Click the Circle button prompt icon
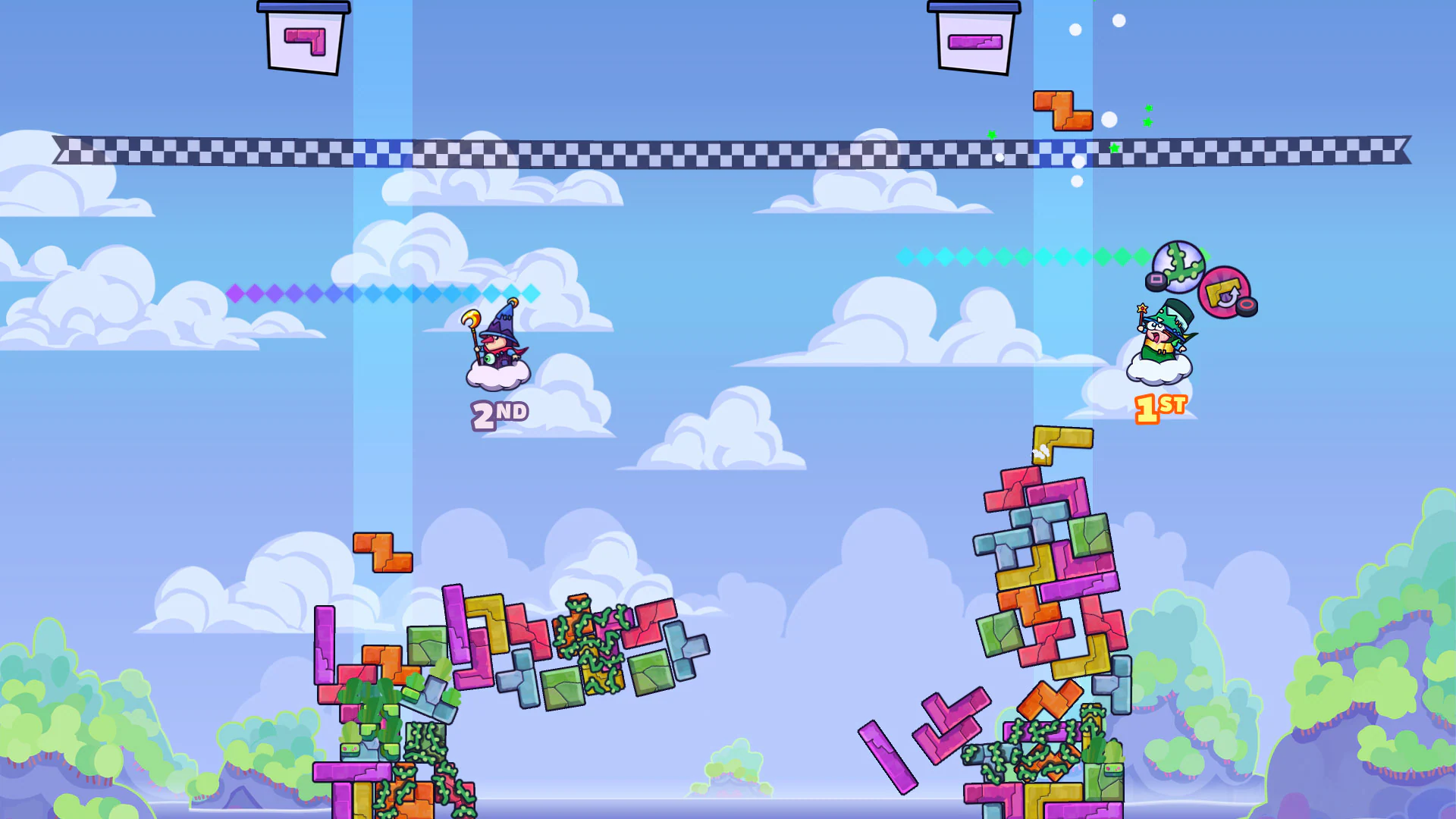1456x819 pixels. coord(1246,306)
